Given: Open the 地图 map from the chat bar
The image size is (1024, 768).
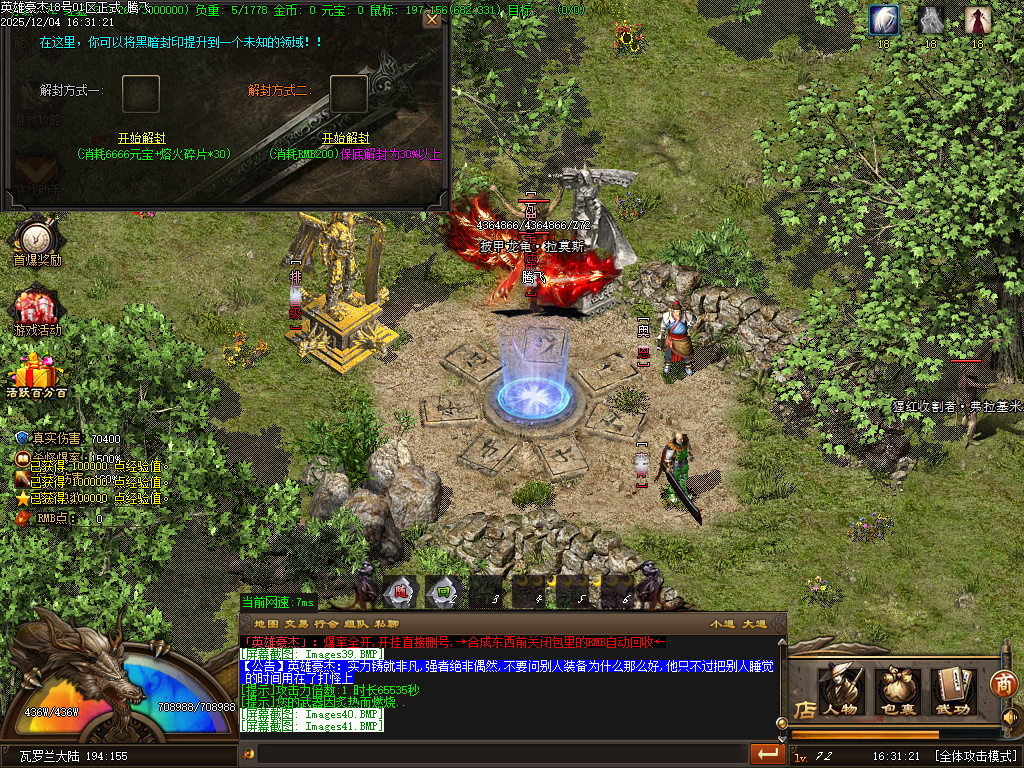Looking at the screenshot, I should point(266,624).
